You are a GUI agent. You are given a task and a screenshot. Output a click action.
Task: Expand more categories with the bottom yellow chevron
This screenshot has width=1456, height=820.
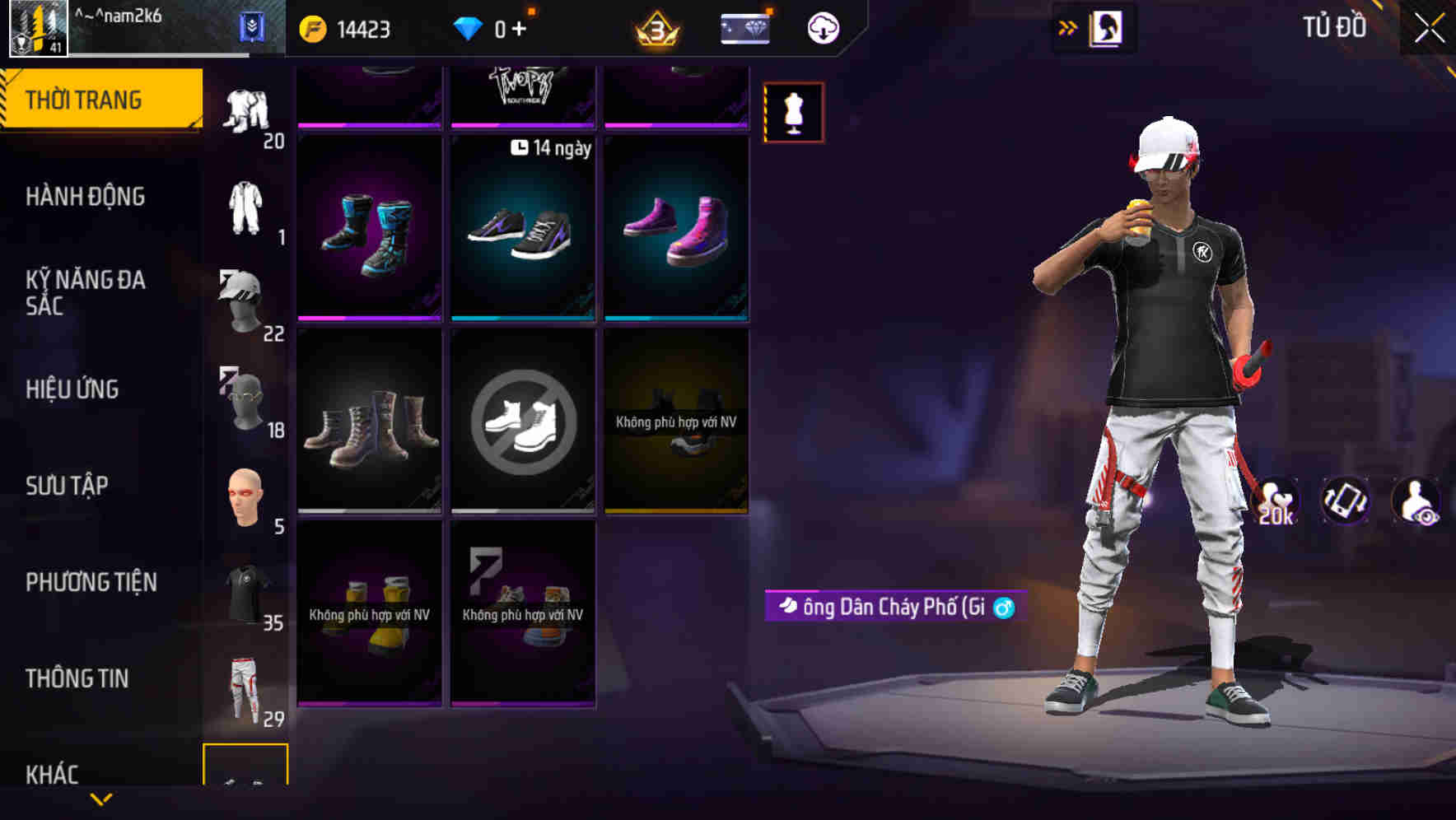pyautogui.click(x=101, y=800)
